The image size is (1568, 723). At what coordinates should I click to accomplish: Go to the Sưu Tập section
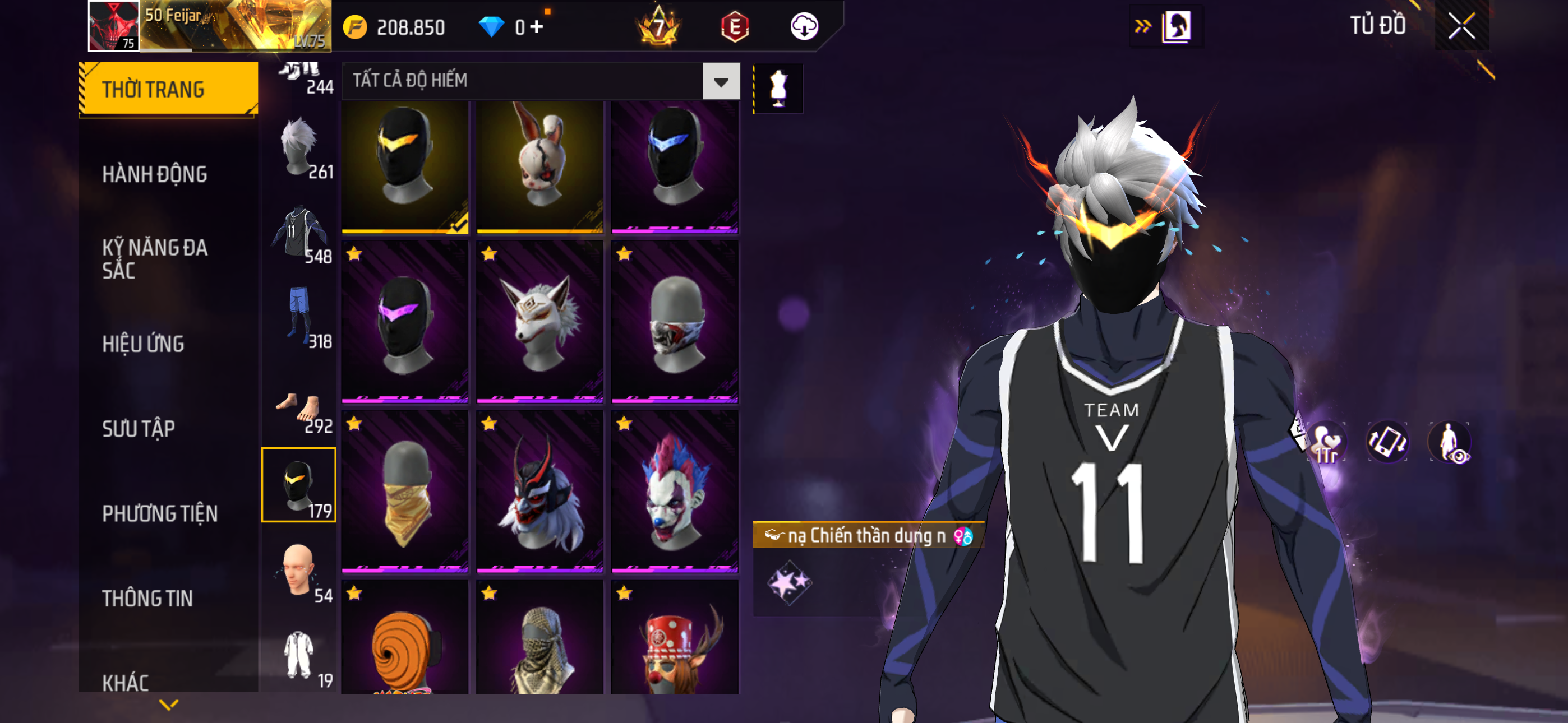coord(139,429)
